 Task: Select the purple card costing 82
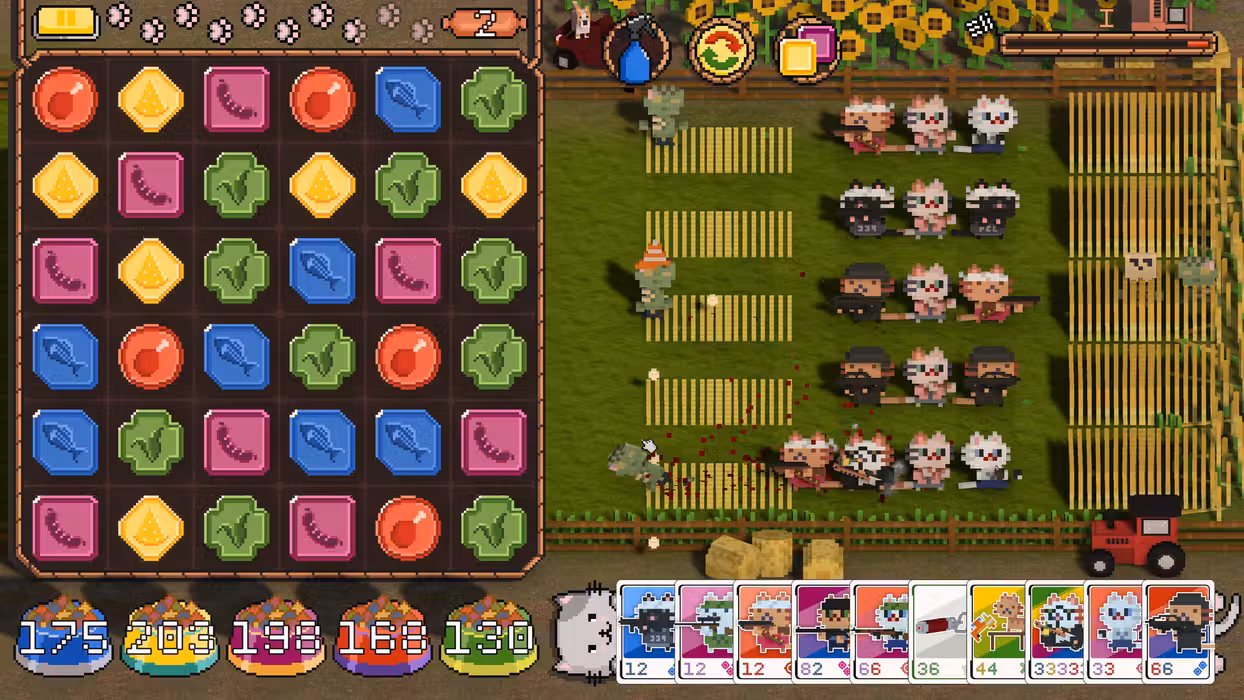[x=823, y=630]
